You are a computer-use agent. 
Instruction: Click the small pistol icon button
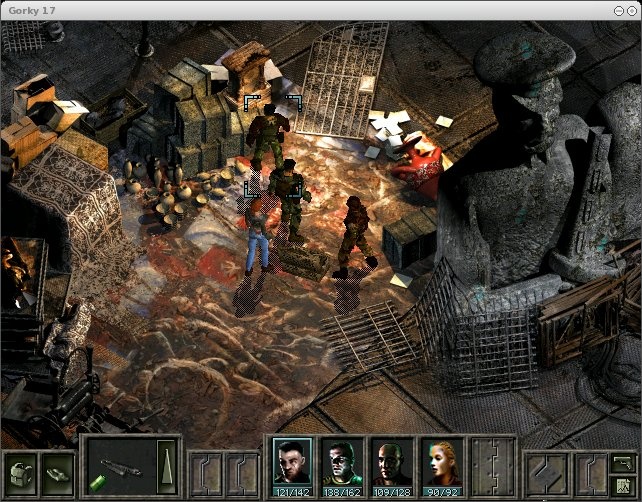622,461
